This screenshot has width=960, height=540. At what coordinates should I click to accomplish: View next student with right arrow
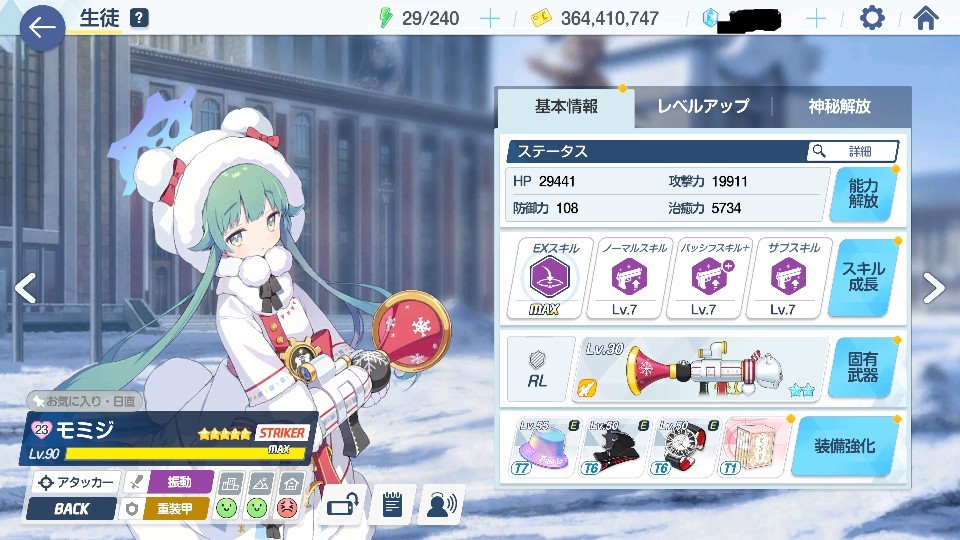(x=933, y=288)
